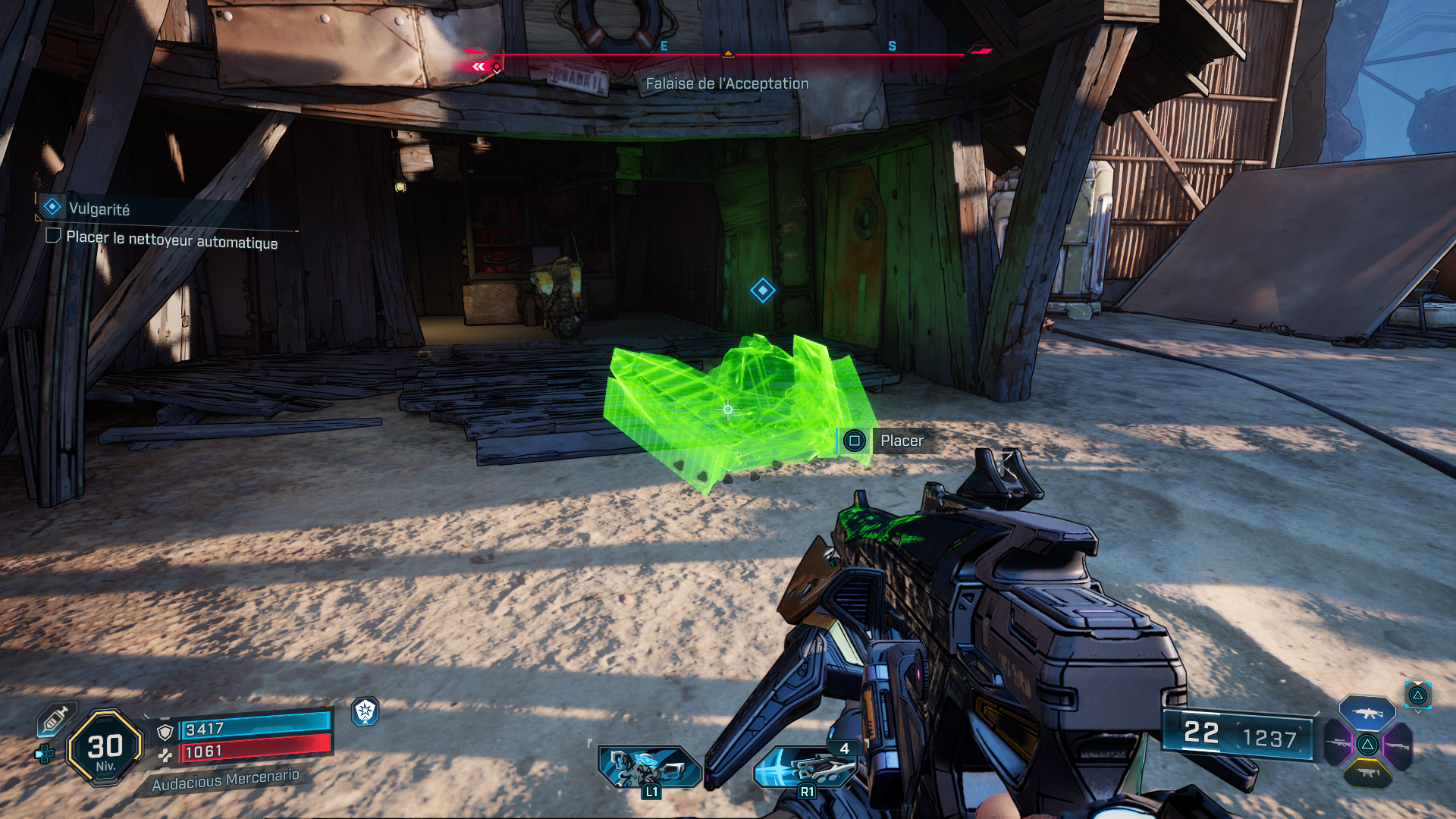Select the yellow-highlighted SMG slot
1456x819 pixels.
pos(1368,773)
